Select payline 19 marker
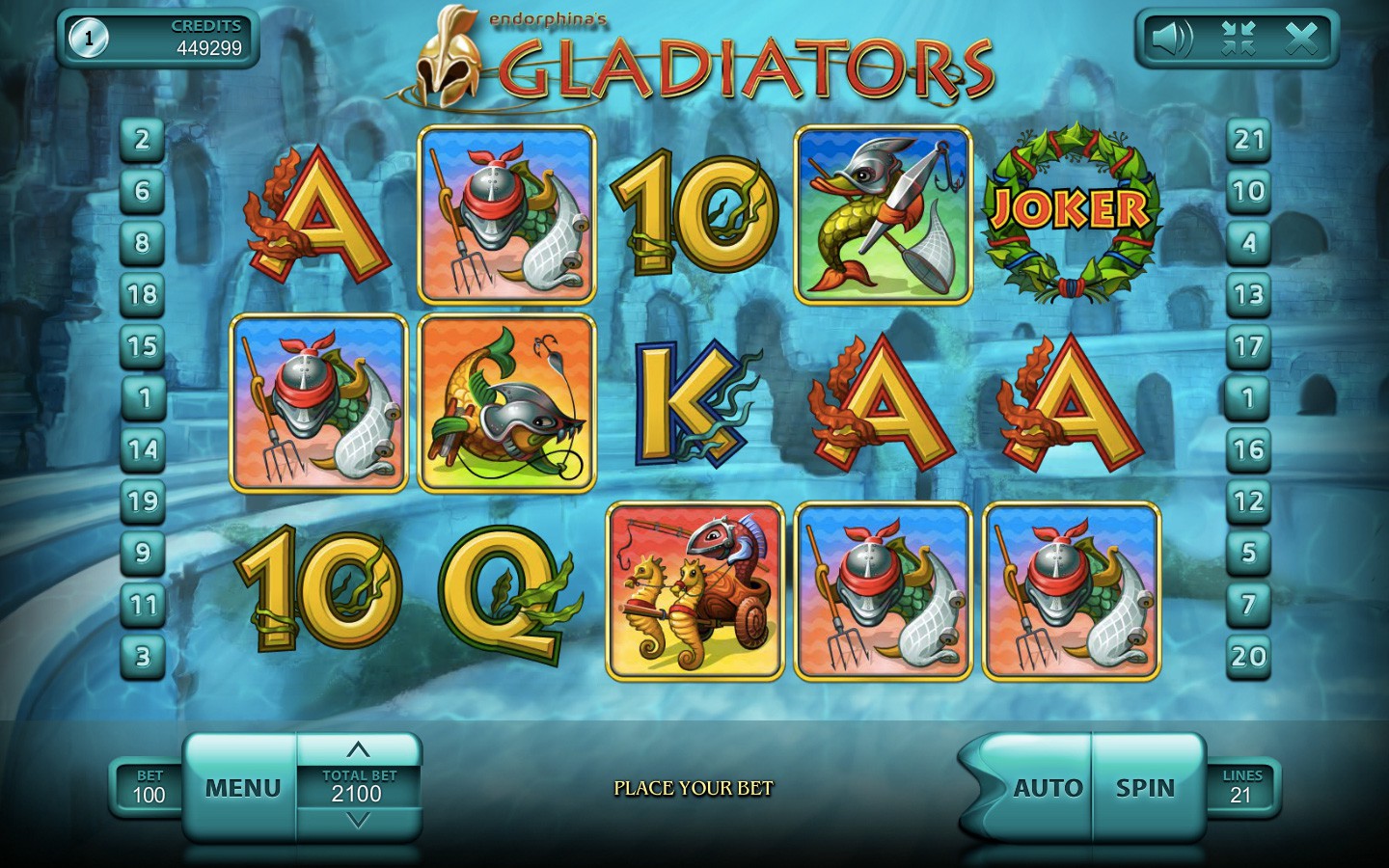The height and width of the screenshot is (868, 1389). pyautogui.click(x=143, y=501)
